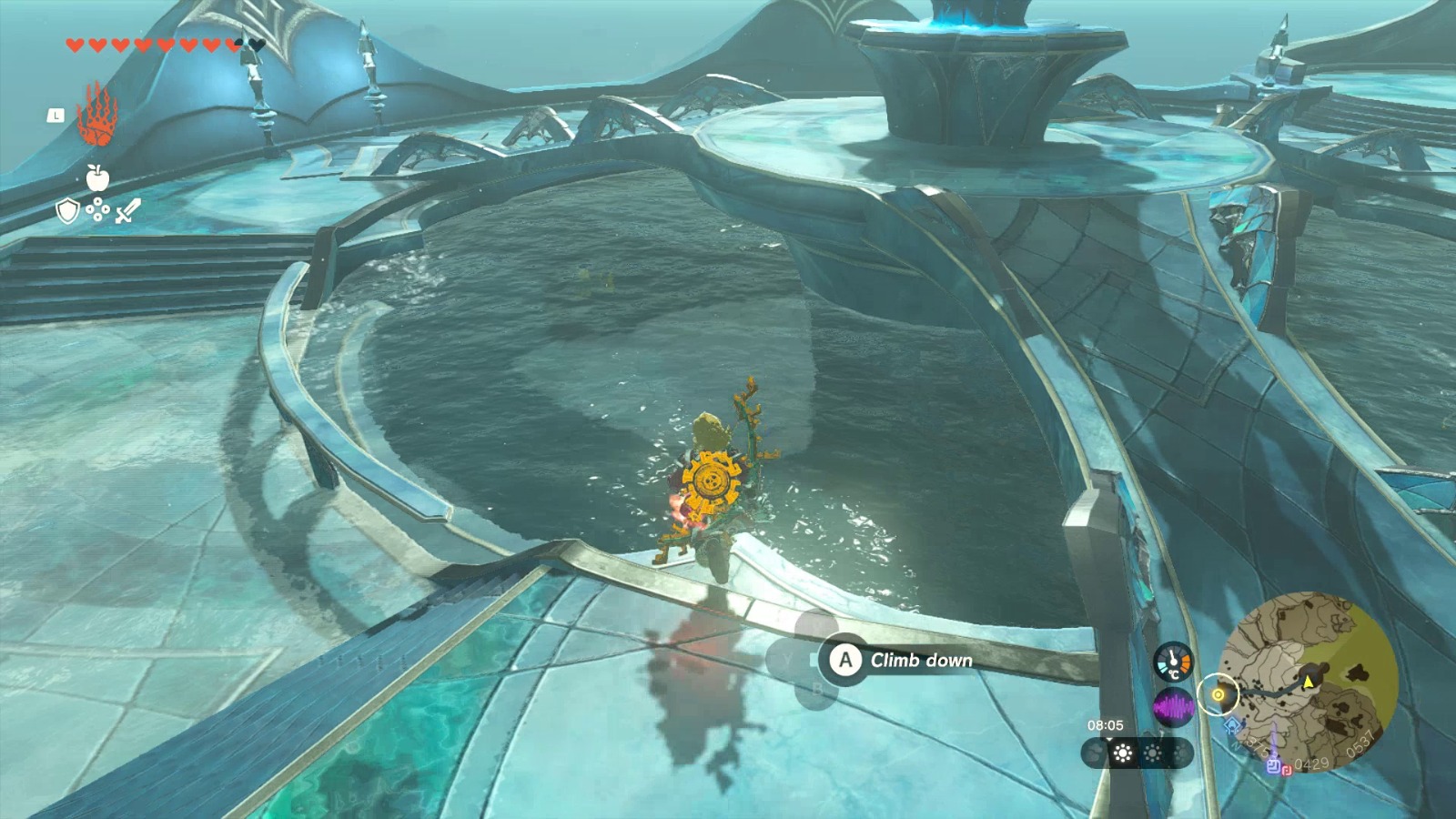Viewport: 1456px width, 819px height.
Task: Click the purple noise level meter
Action: coord(1173,706)
